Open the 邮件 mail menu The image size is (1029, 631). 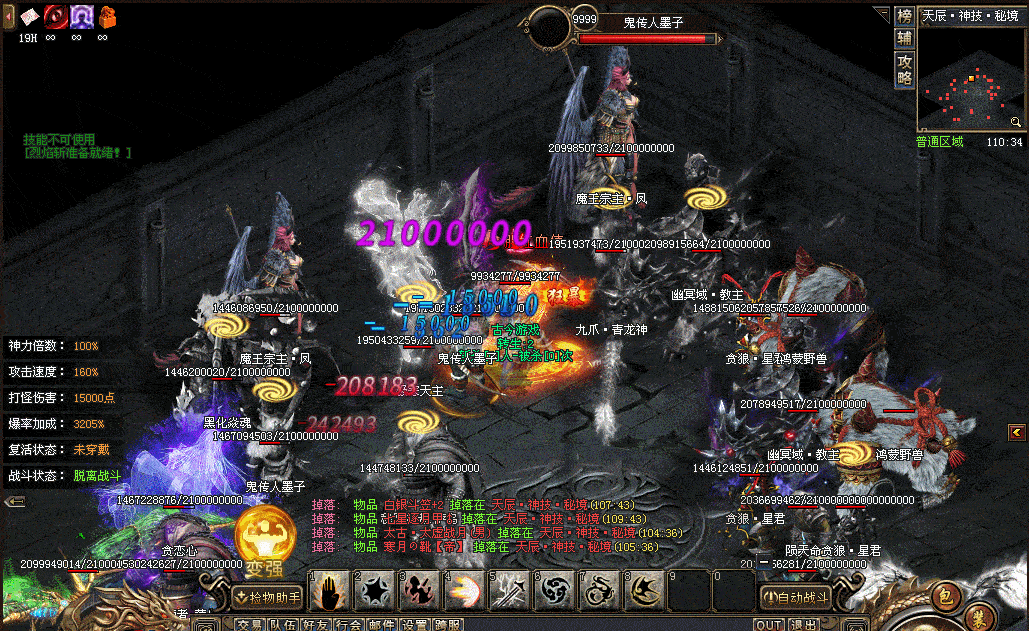[381, 624]
